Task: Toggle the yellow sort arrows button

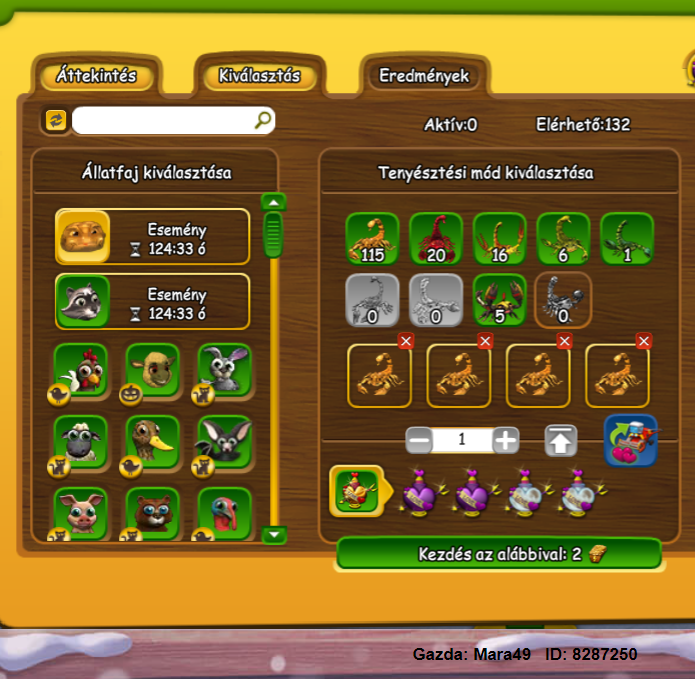Action: pyautogui.click(x=55, y=121)
